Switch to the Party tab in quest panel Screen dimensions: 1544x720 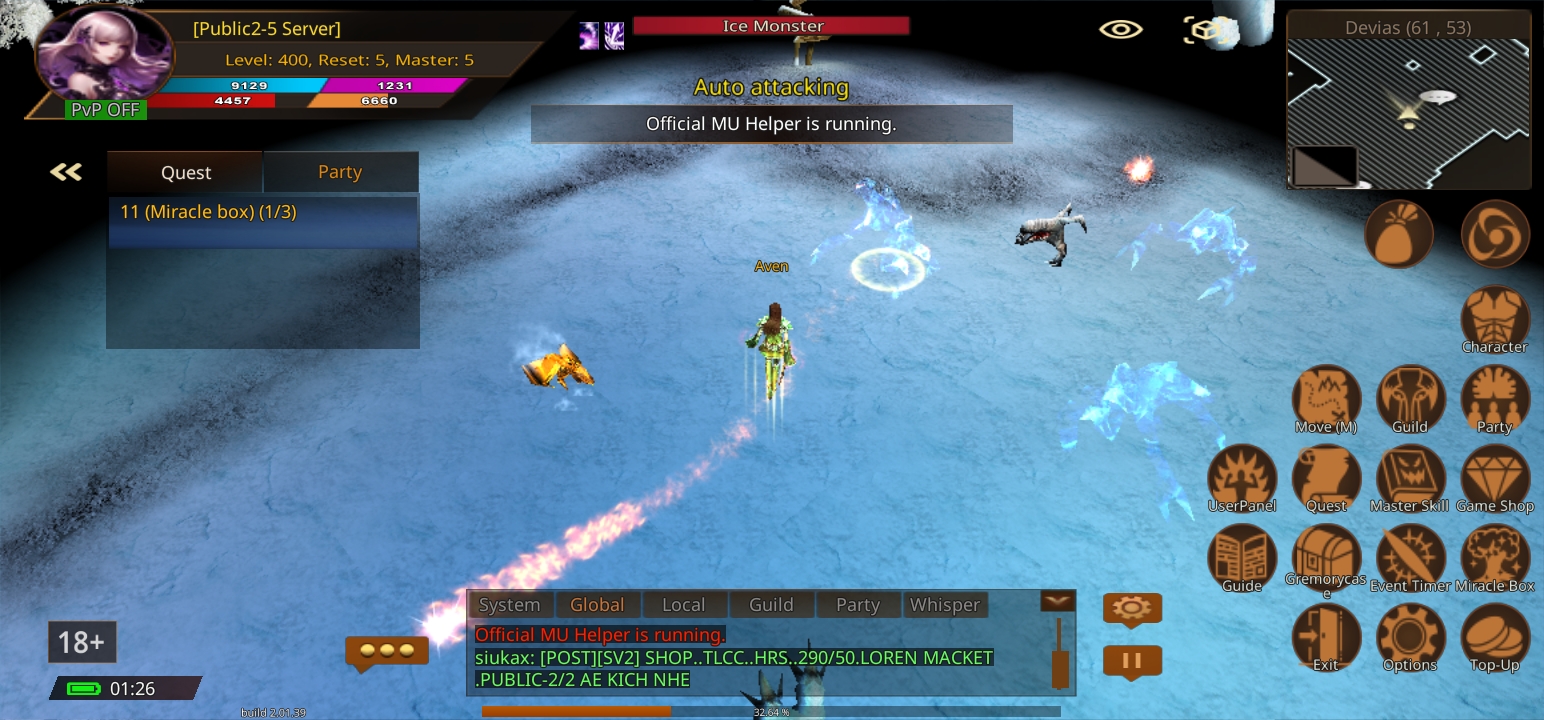click(x=340, y=172)
